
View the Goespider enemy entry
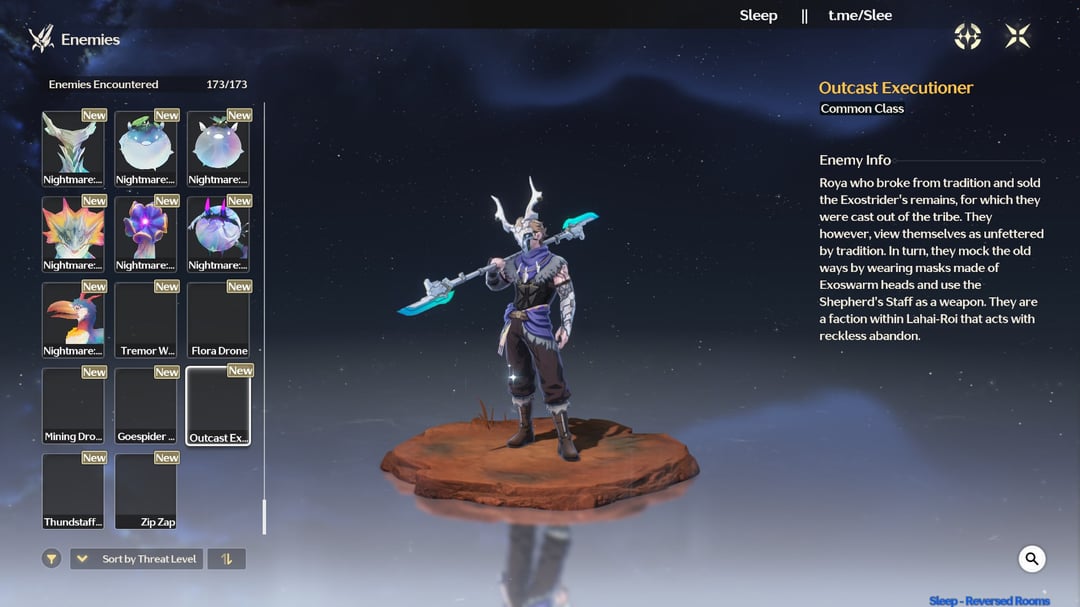pos(146,406)
